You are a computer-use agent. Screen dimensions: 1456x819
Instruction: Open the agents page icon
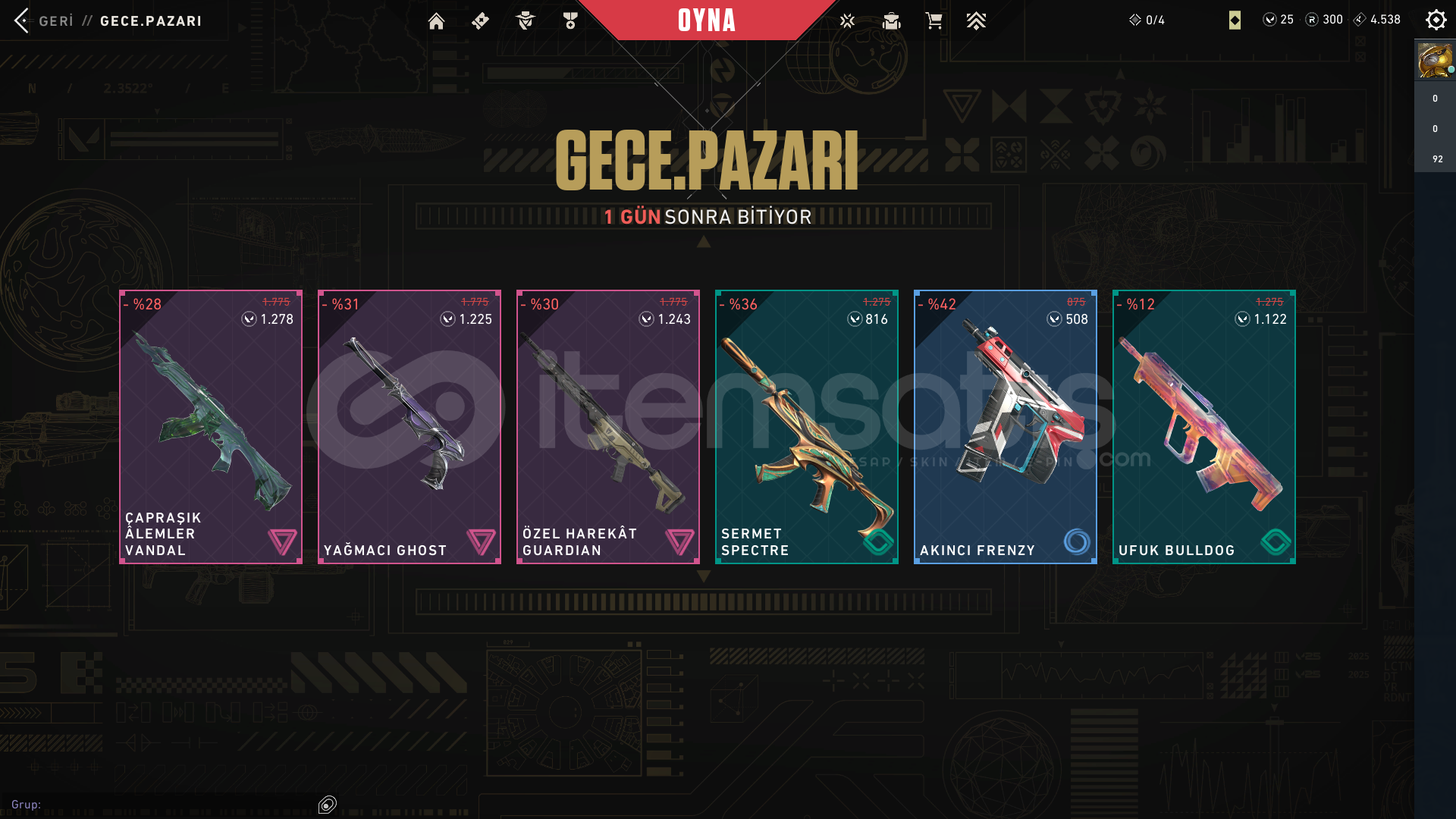point(525,21)
